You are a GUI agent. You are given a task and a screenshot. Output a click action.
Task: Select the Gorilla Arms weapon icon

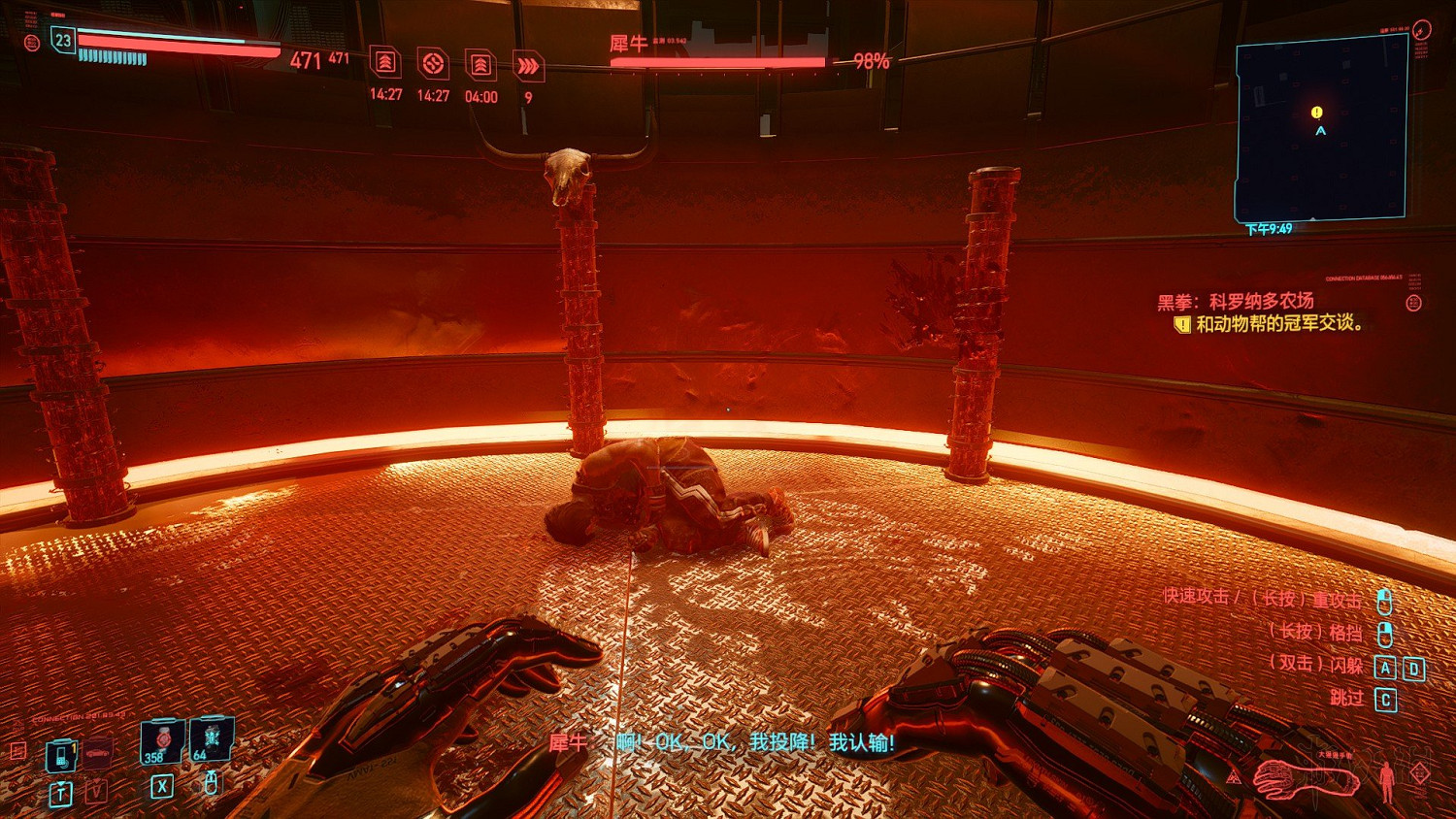[x=1304, y=777]
